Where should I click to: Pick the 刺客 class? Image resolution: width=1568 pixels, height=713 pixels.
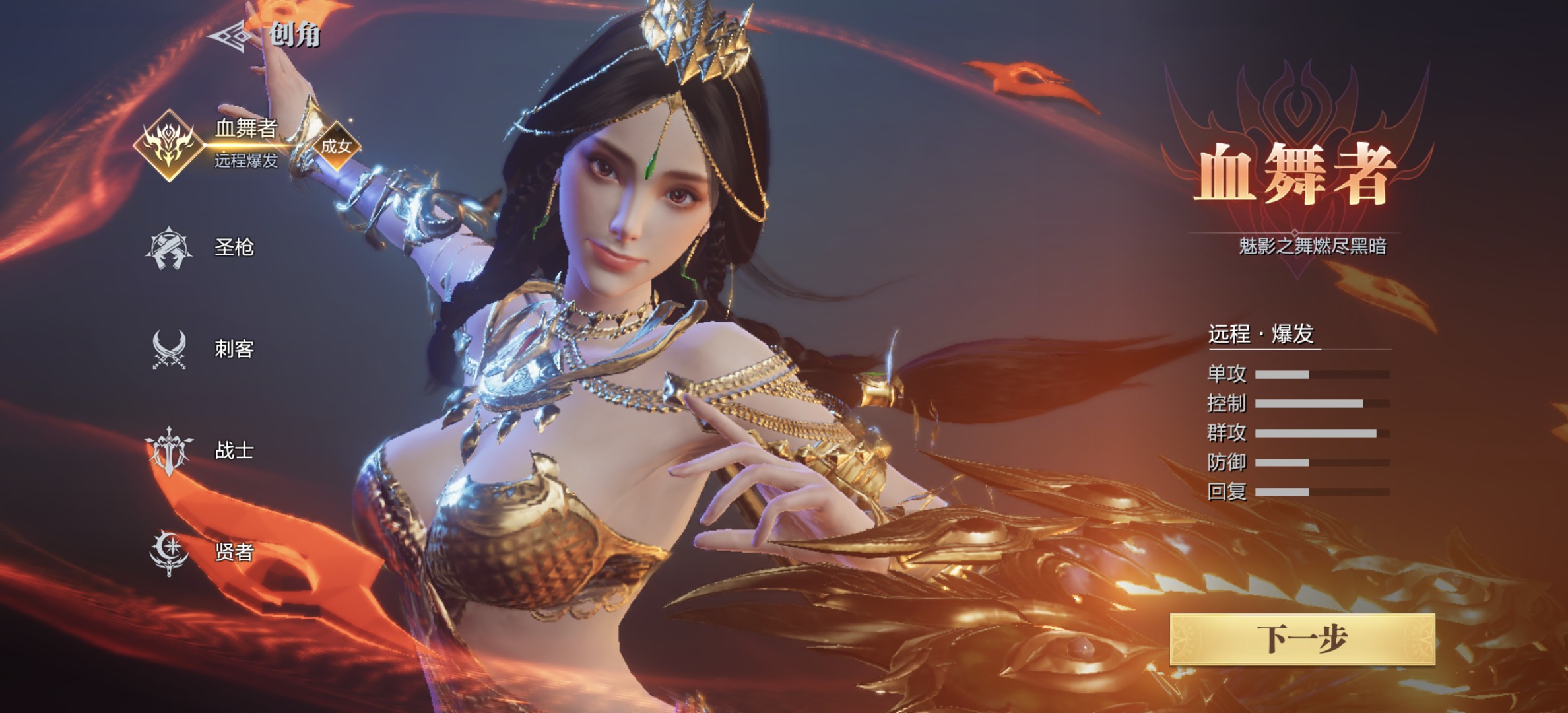201,349
